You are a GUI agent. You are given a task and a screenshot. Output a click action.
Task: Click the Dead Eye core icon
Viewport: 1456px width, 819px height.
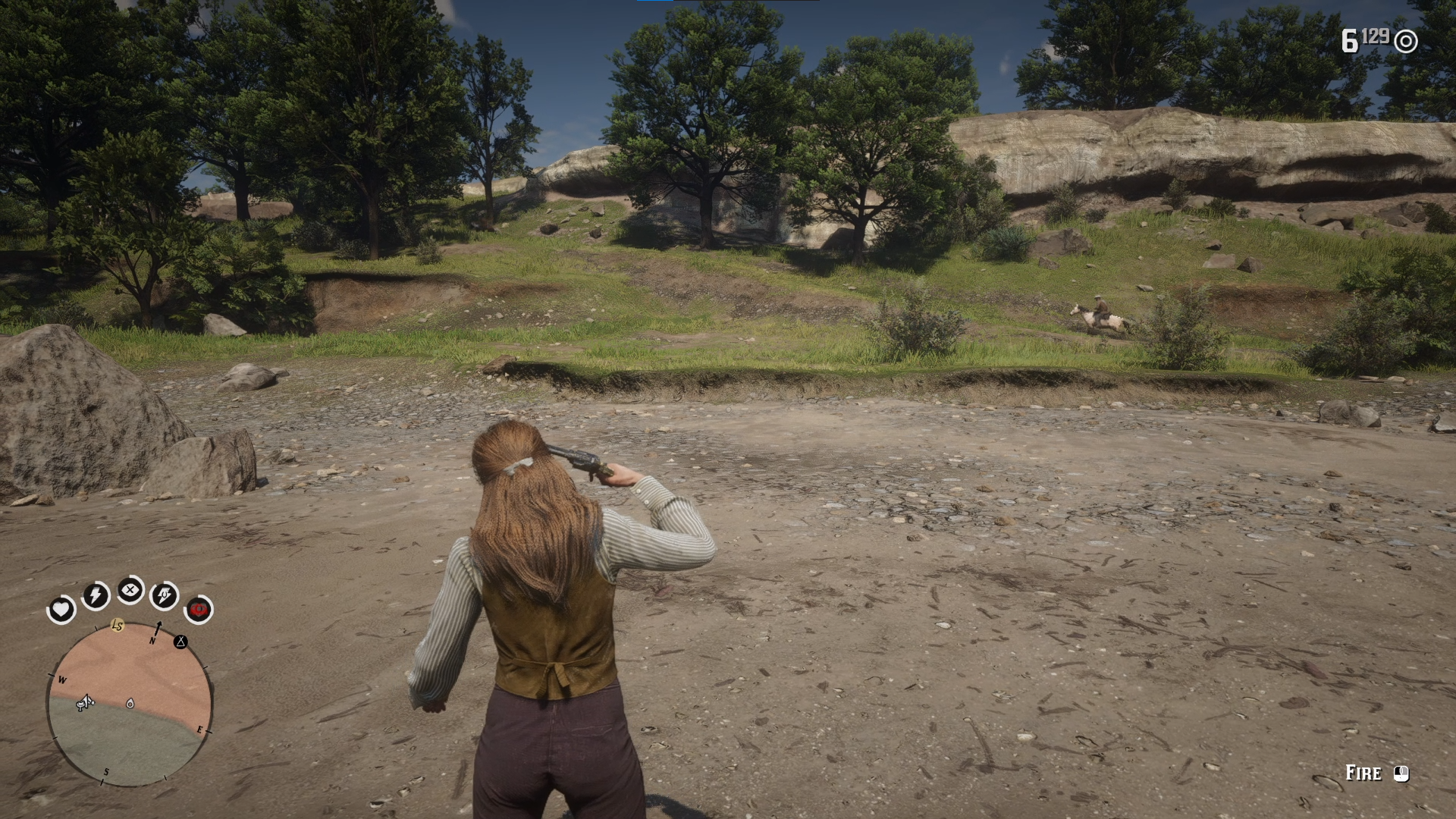(130, 590)
